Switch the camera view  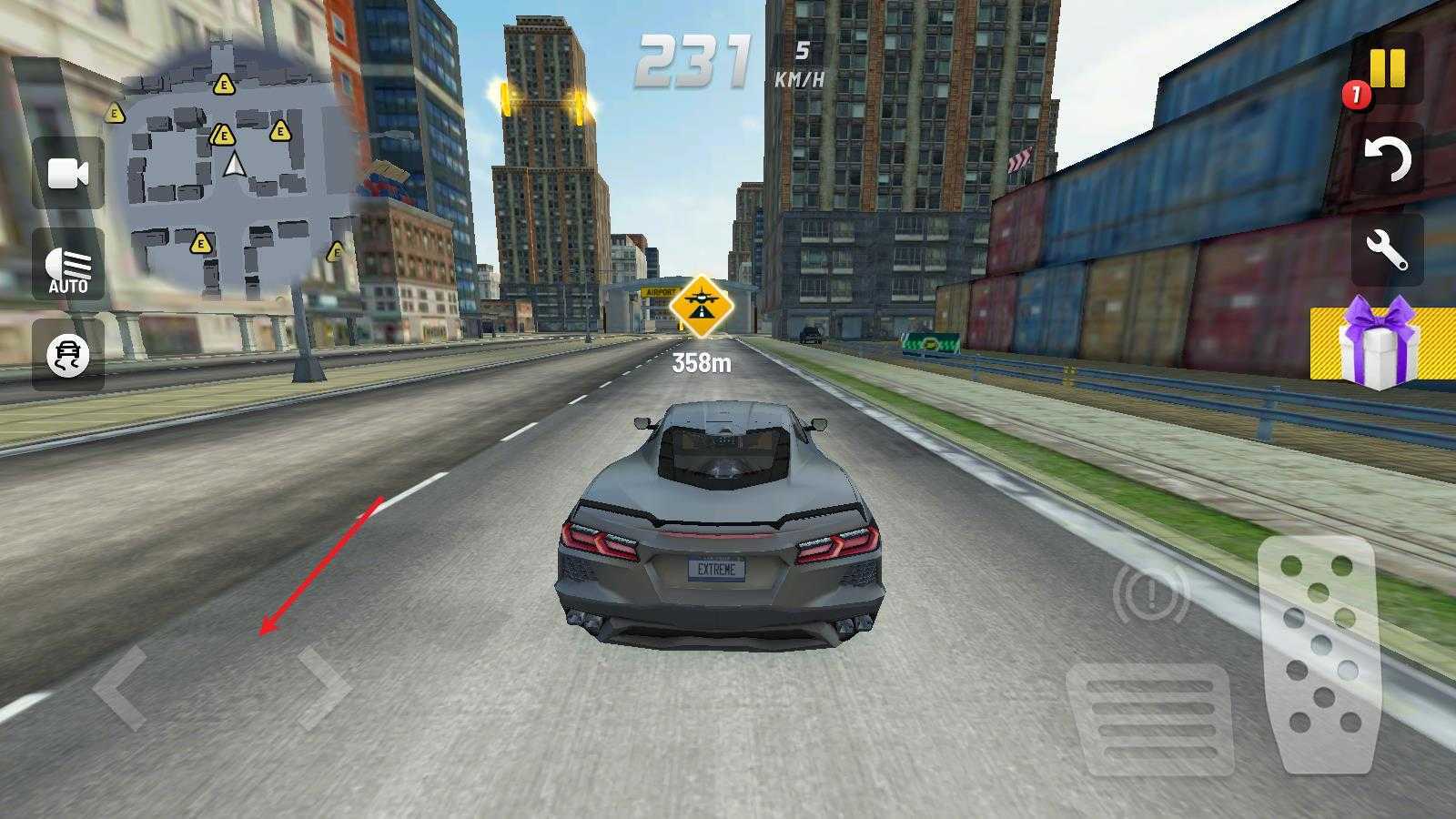(68, 173)
